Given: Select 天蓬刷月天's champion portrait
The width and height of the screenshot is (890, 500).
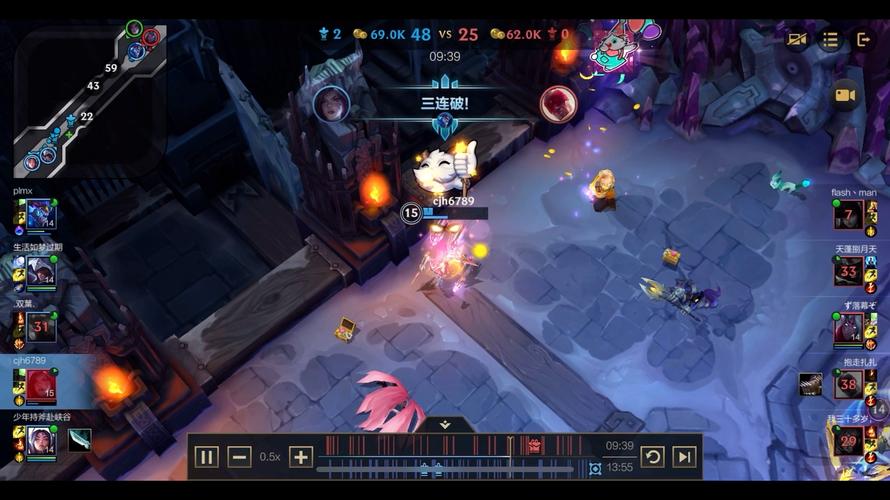Looking at the screenshot, I should tap(849, 270).
